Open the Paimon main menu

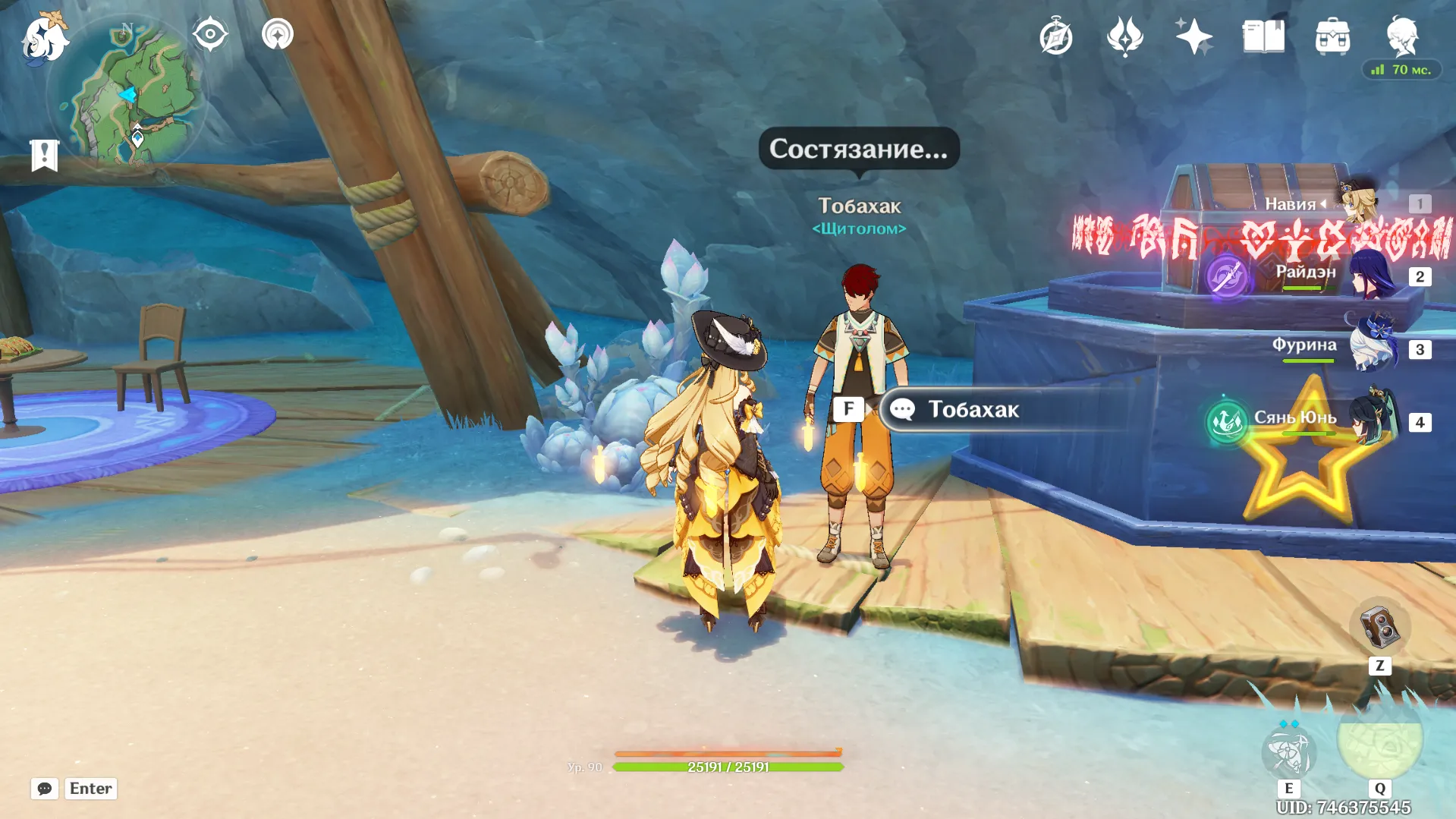pos(44,38)
